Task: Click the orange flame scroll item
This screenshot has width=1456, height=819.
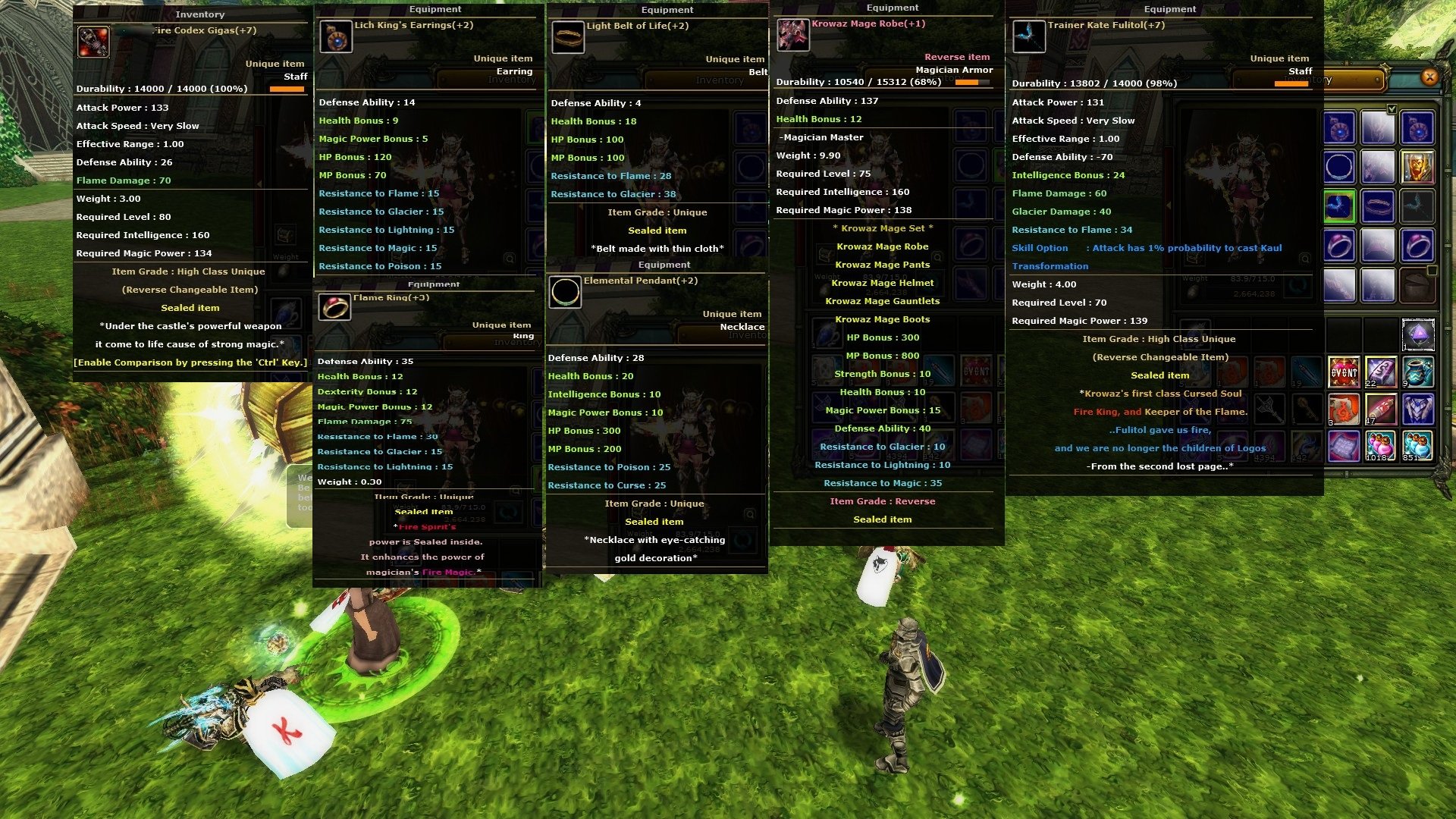Action: pyautogui.click(x=1344, y=409)
